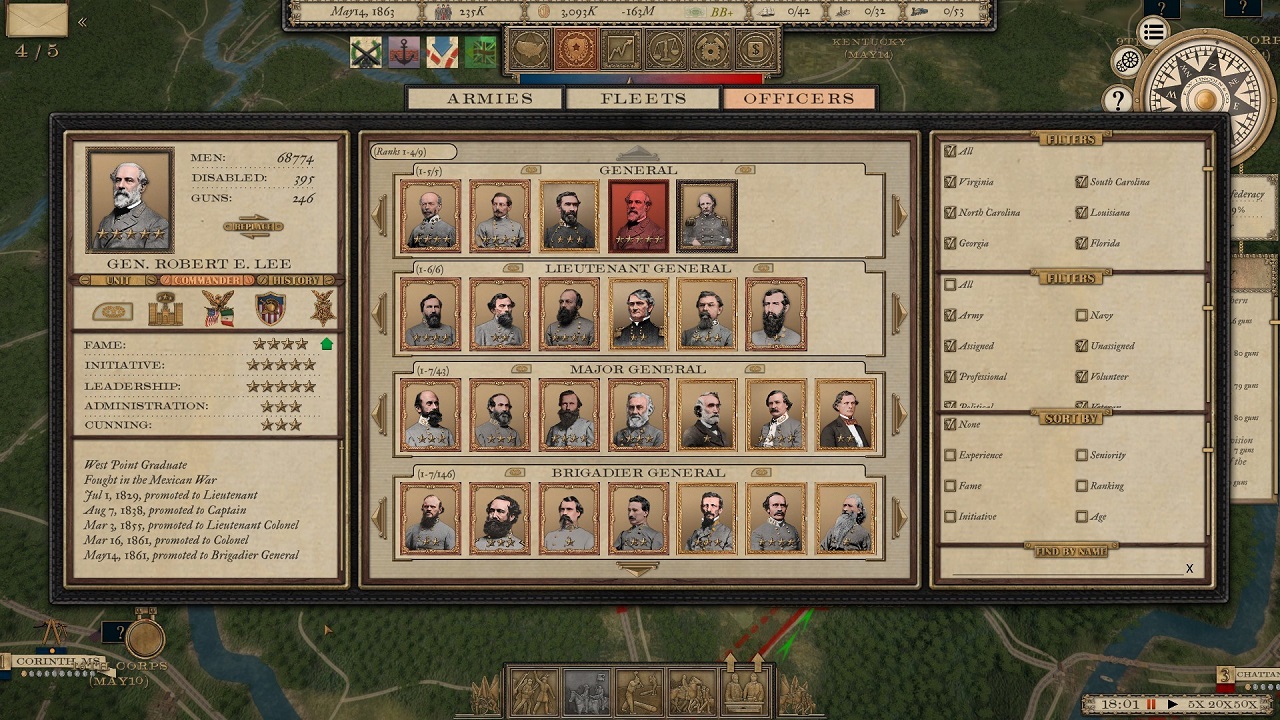The image size is (1280, 720).
Task: Pause the game clock
Action: tap(1151, 704)
